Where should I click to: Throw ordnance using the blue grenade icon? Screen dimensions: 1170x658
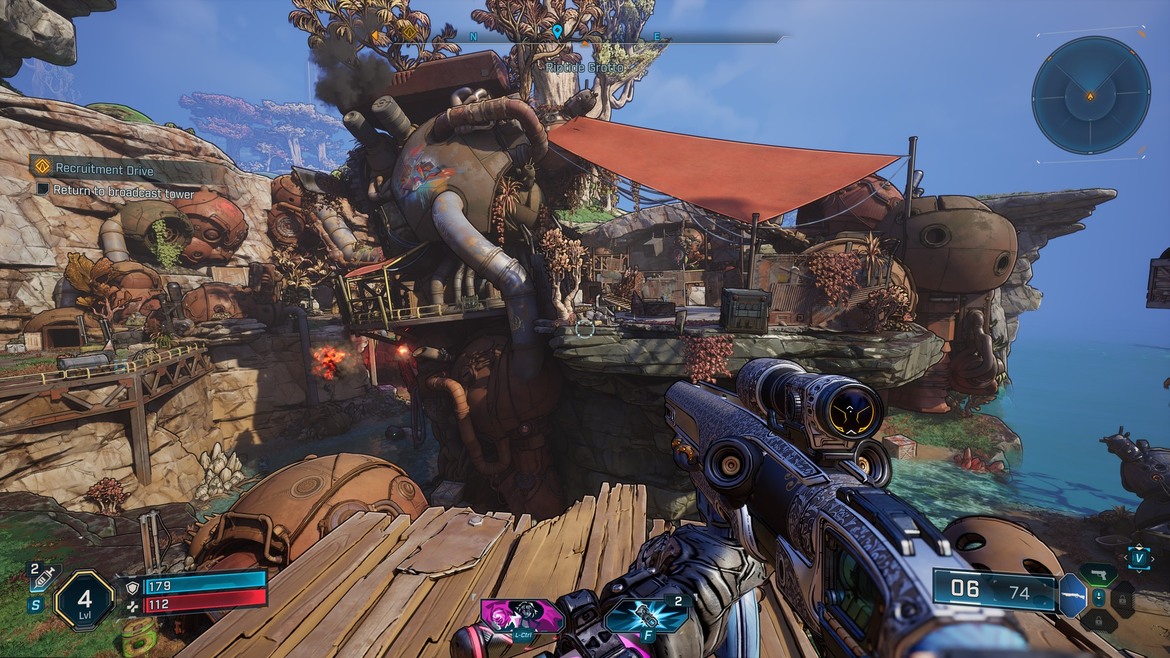click(646, 615)
